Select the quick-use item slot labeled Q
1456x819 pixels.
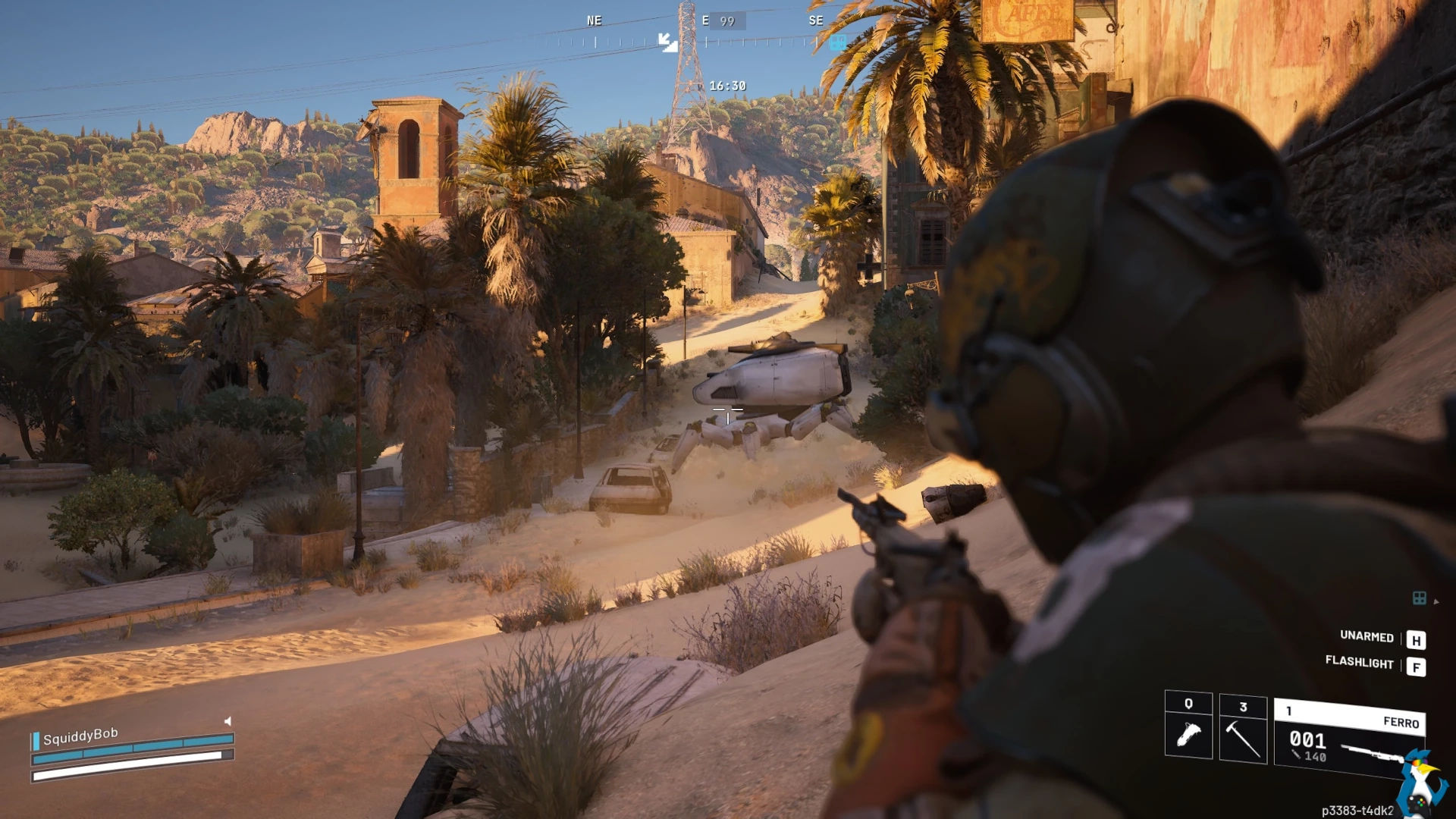(1188, 725)
